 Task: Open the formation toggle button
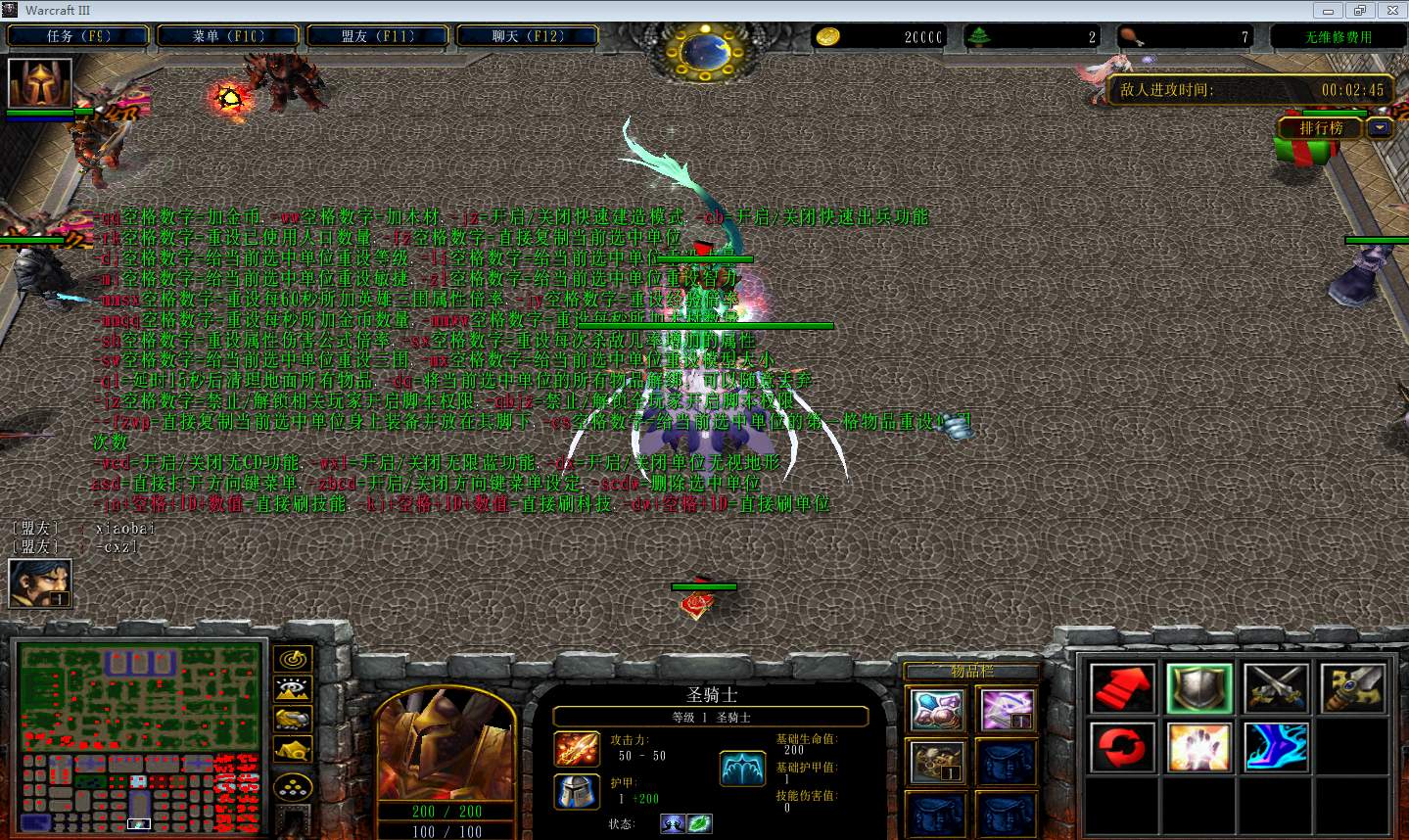pos(293,786)
